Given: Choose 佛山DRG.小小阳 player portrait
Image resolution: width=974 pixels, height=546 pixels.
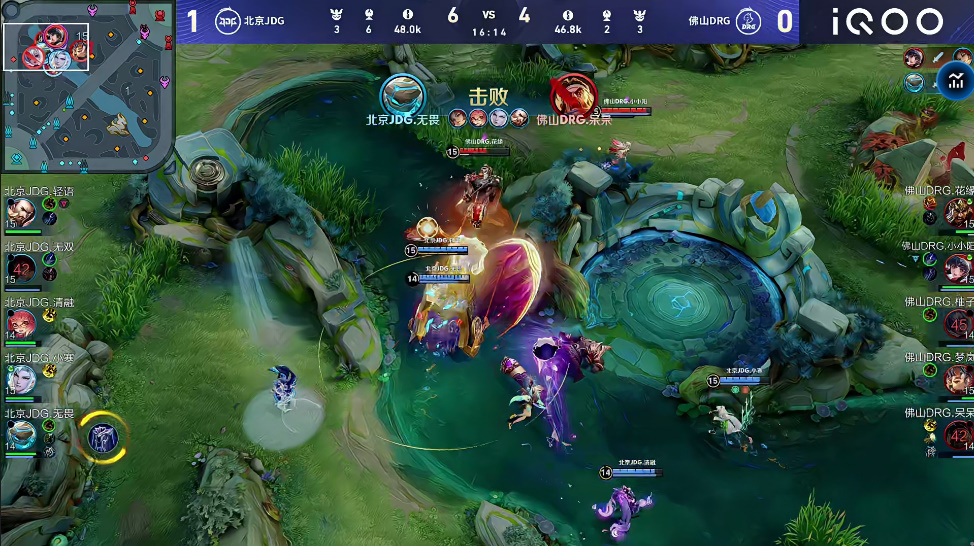Looking at the screenshot, I should (x=958, y=267).
